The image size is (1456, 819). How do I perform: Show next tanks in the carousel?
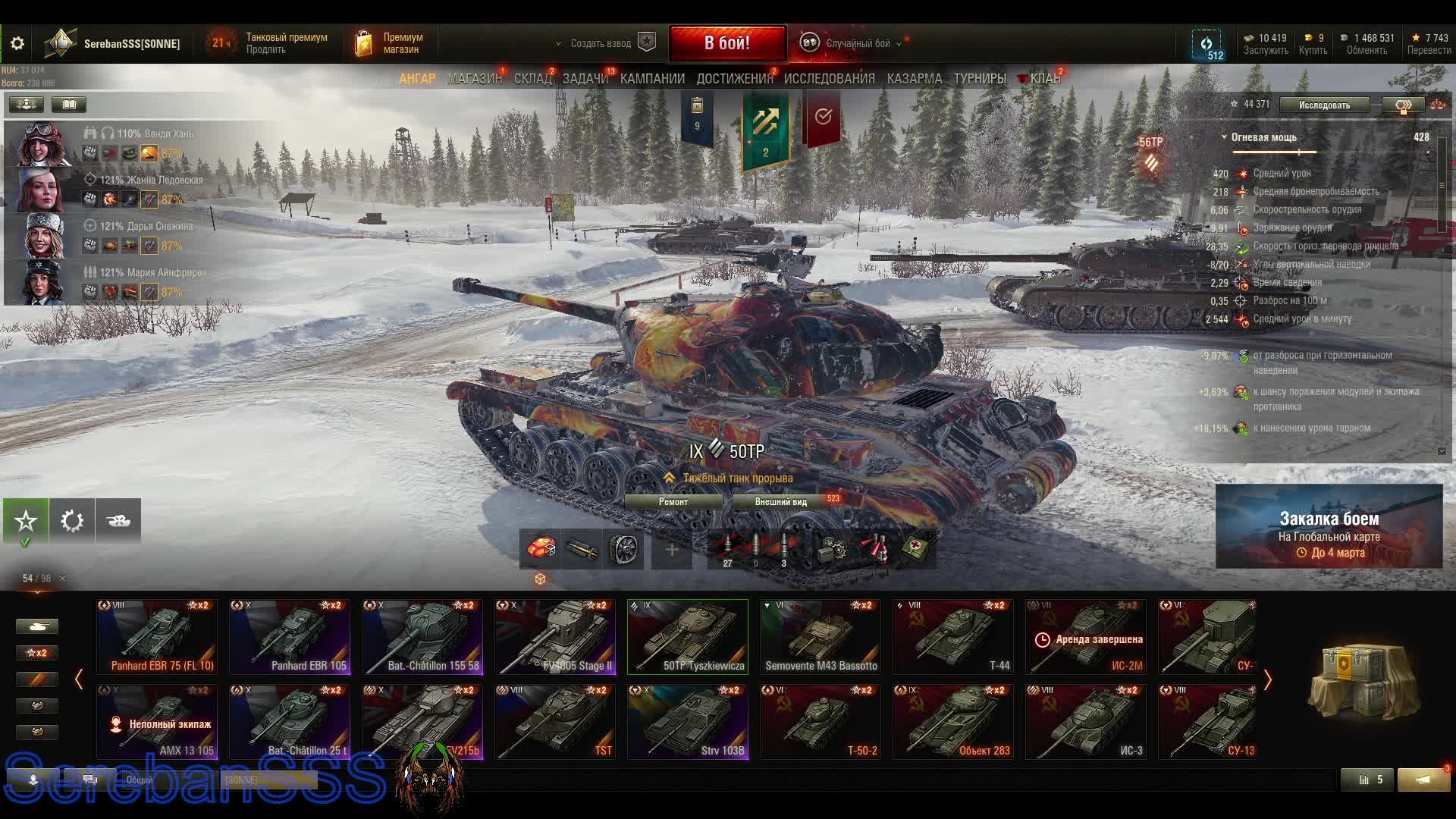(1267, 680)
